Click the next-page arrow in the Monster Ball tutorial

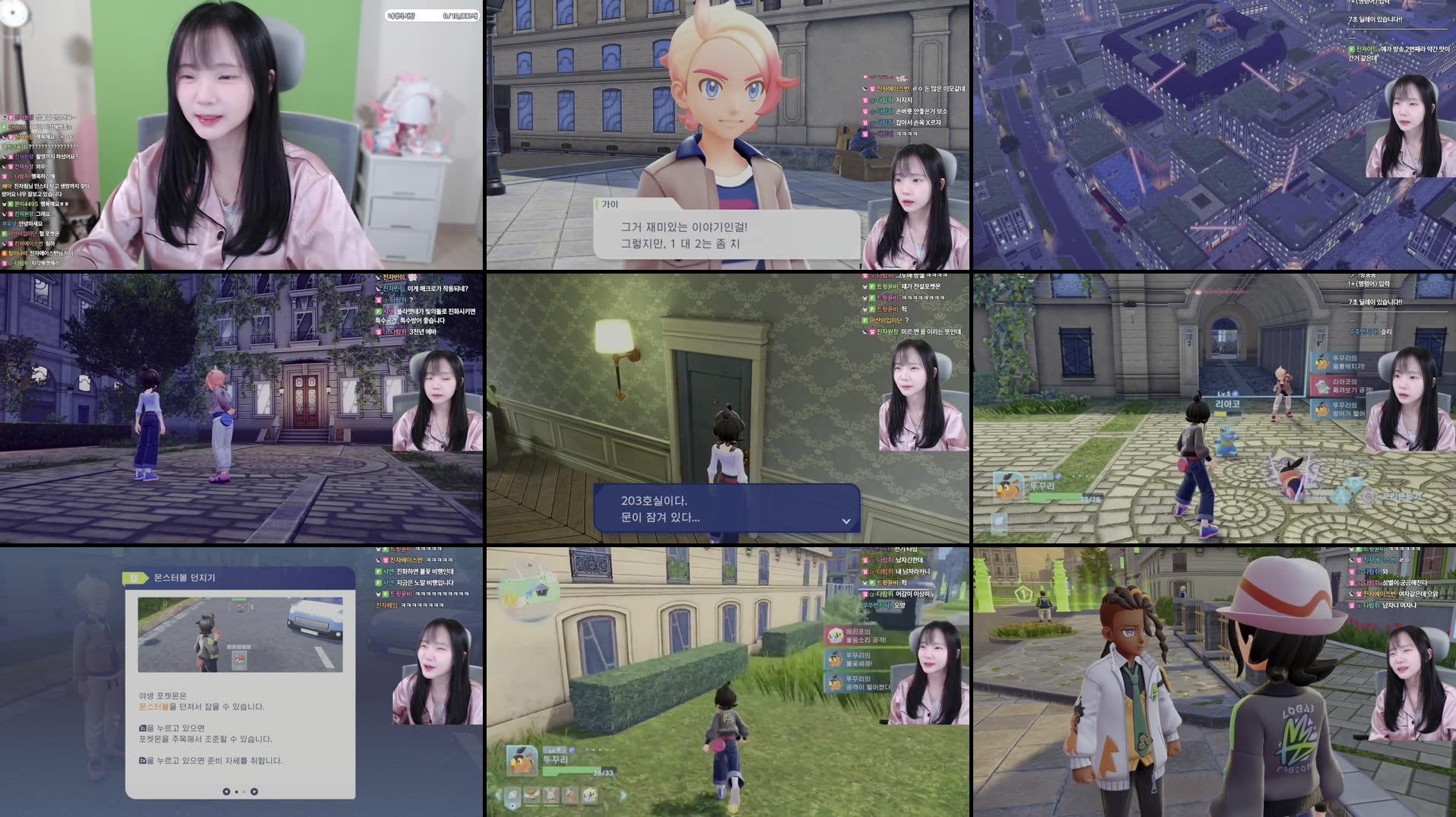coord(254,792)
